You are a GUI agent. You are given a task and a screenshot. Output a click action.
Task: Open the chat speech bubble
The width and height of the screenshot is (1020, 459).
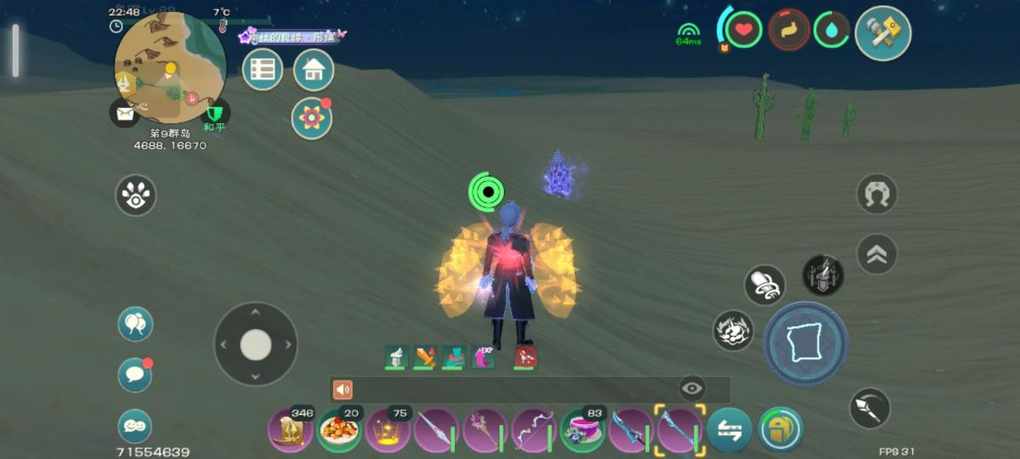click(x=135, y=374)
